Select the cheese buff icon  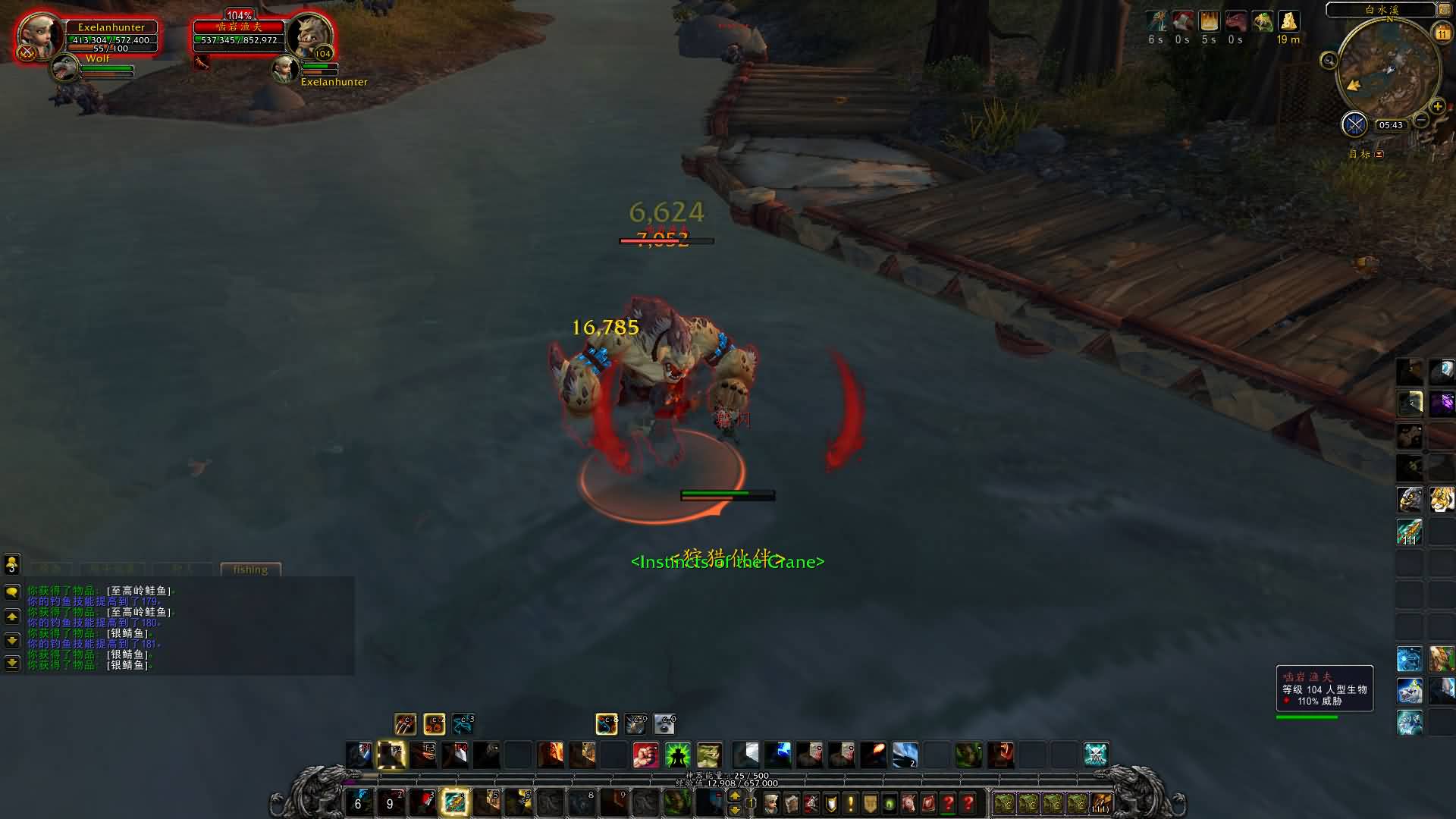pos(1288,21)
